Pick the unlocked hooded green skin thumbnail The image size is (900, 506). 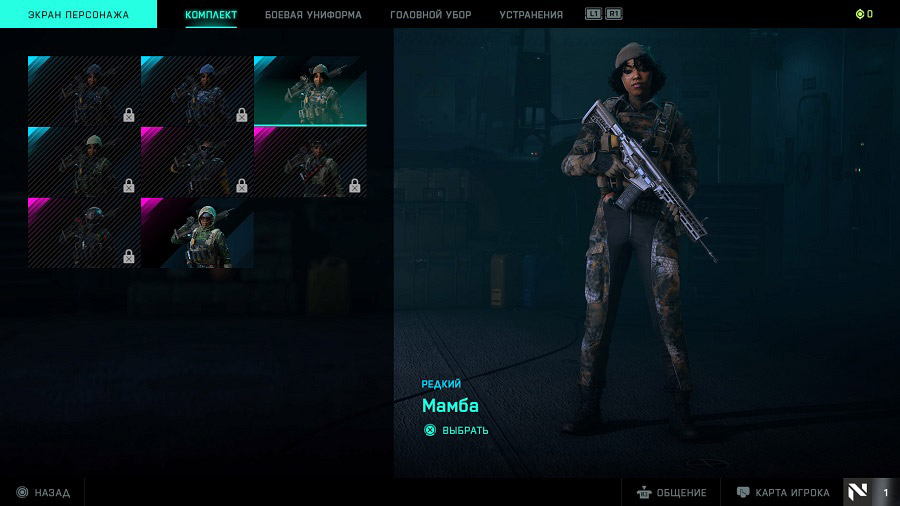point(197,233)
